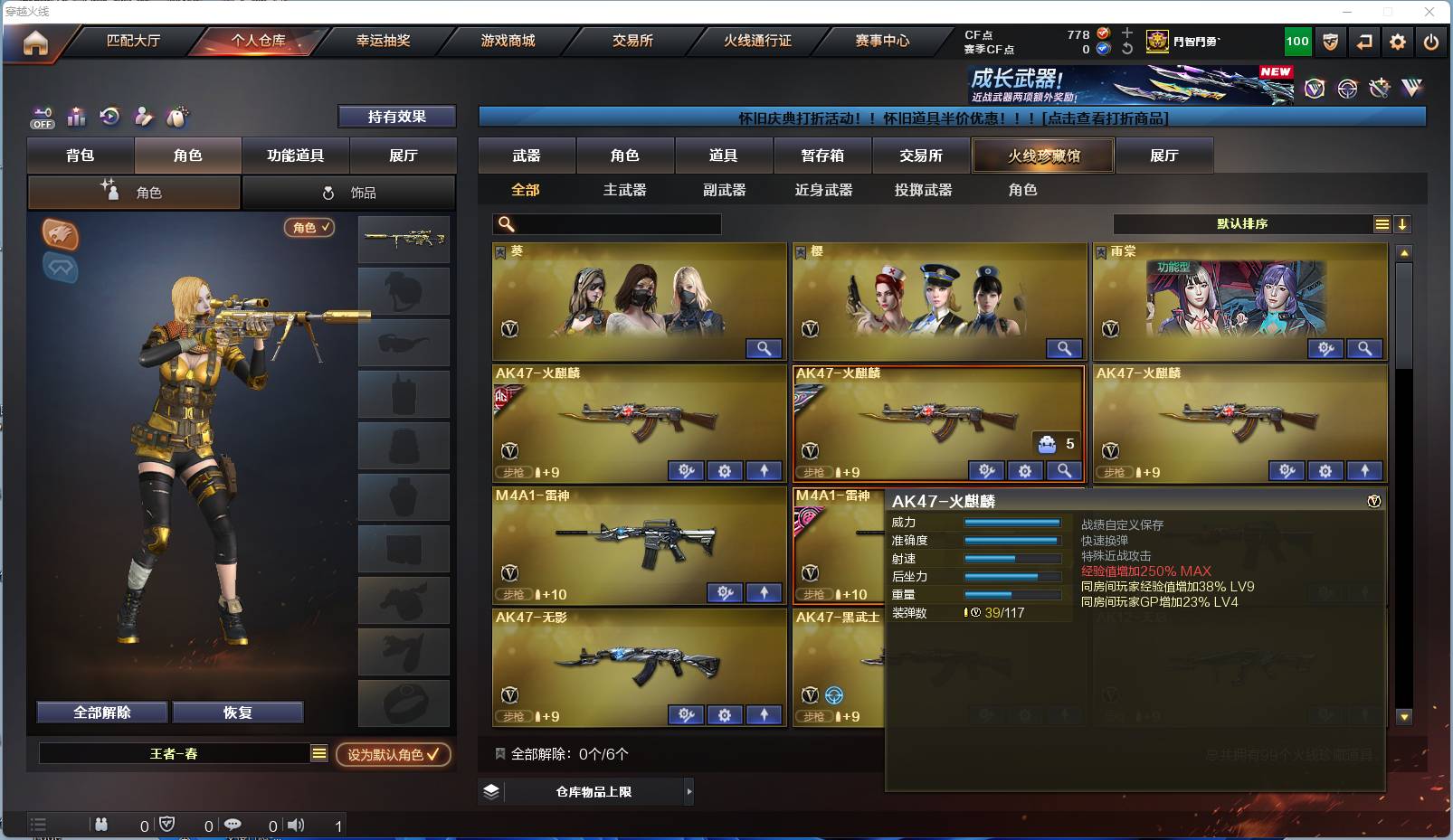1453x840 pixels.
Task: Click the 全部解除 button under the character
Action: (x=100, y=712)
